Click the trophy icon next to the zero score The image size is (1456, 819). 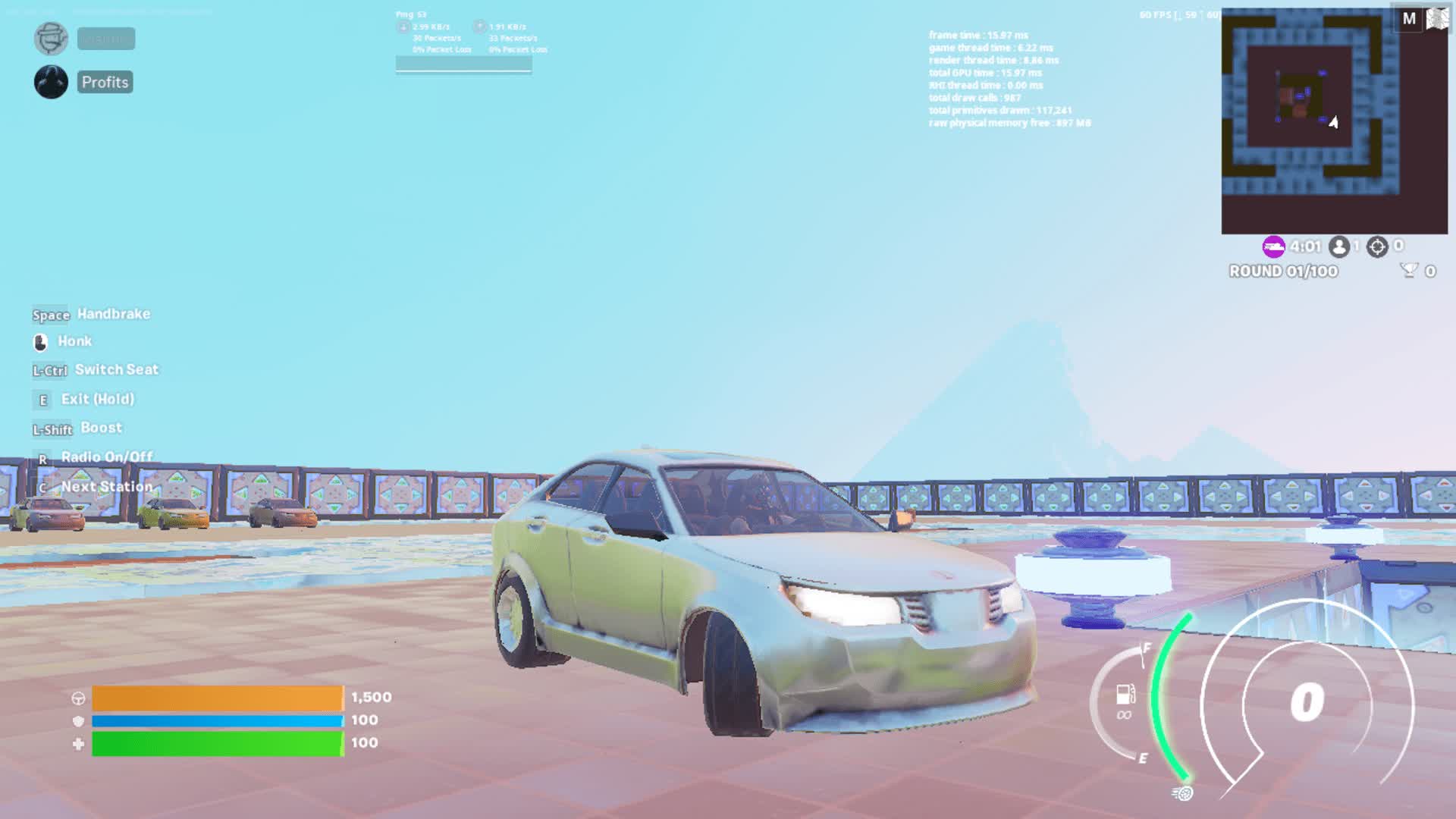pos(1410,271)
